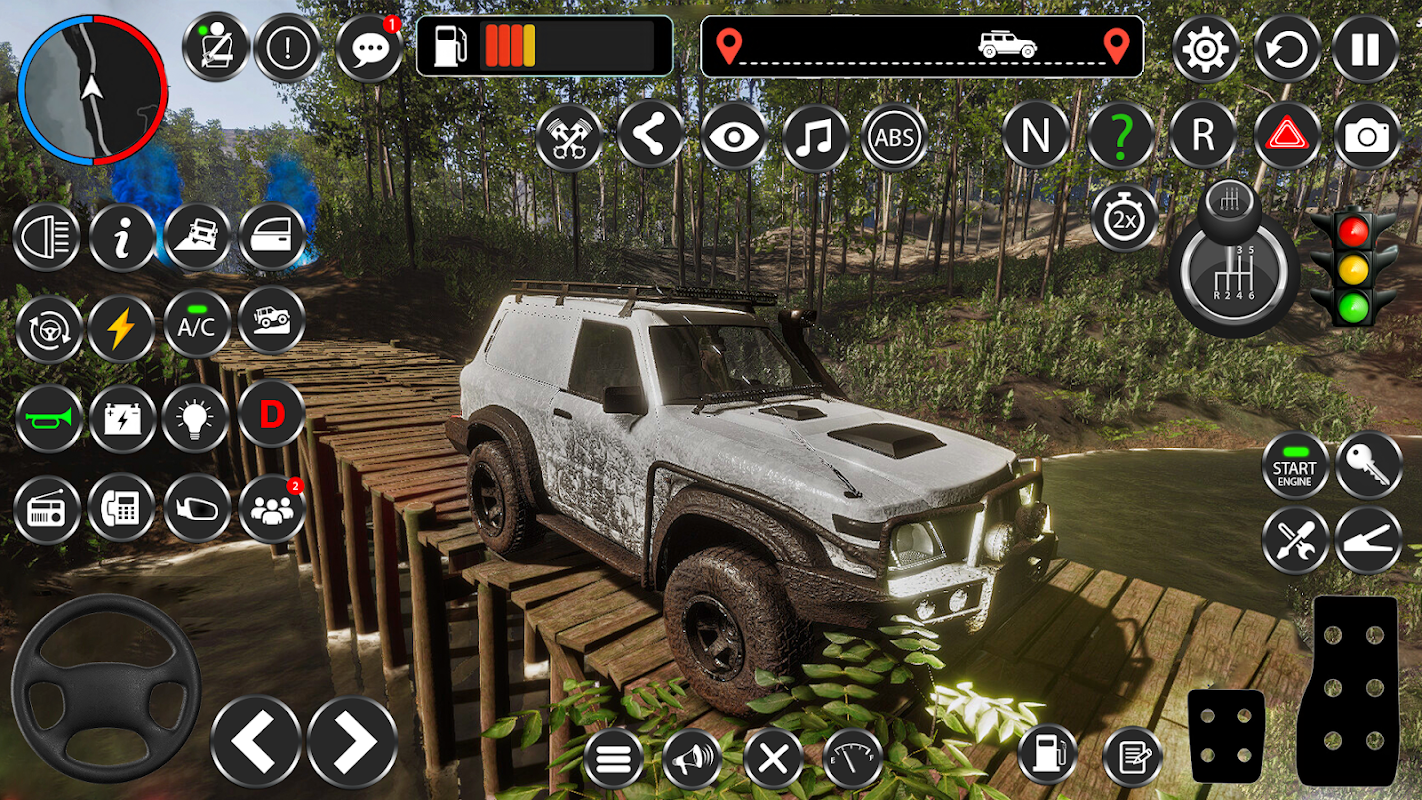
Task: Tap the music note button
Action: tap(815, 136)
